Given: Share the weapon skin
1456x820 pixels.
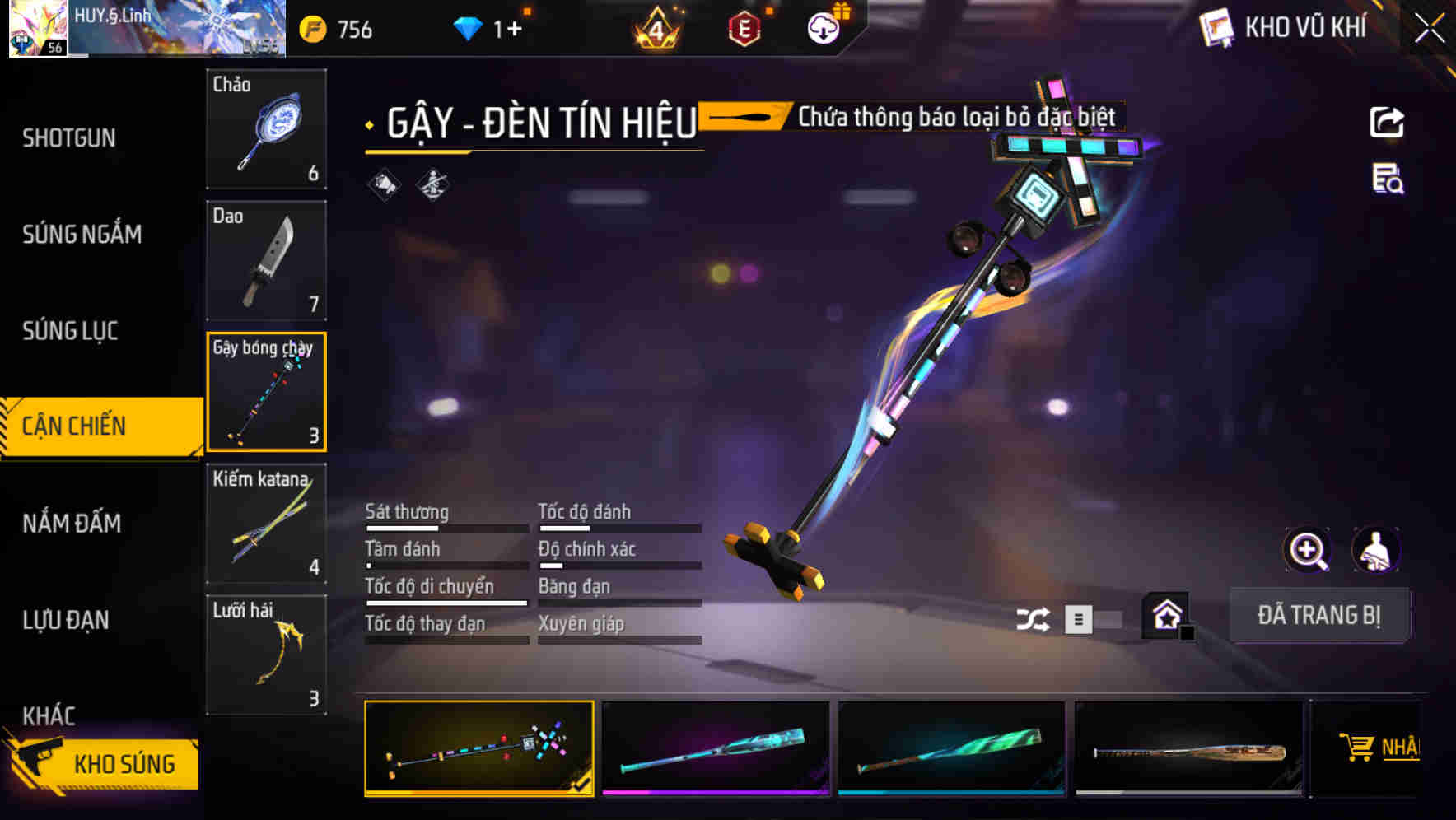Looking at the screenshot, I should 1387,123.
